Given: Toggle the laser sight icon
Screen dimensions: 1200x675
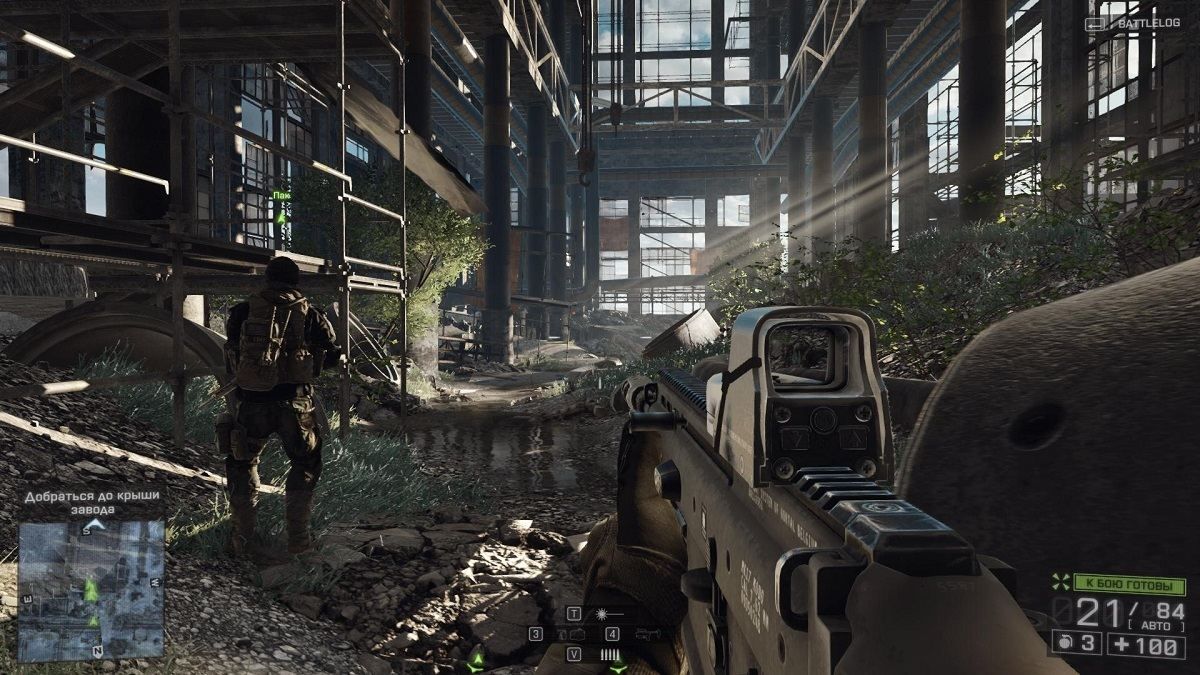Looking at the screenshot, I should tap(607, 613).
